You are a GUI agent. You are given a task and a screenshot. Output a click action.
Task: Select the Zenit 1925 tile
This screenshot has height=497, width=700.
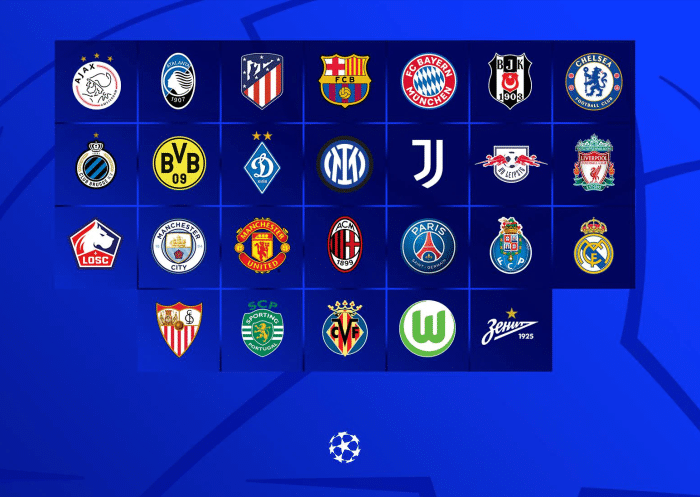coord(510,330)
